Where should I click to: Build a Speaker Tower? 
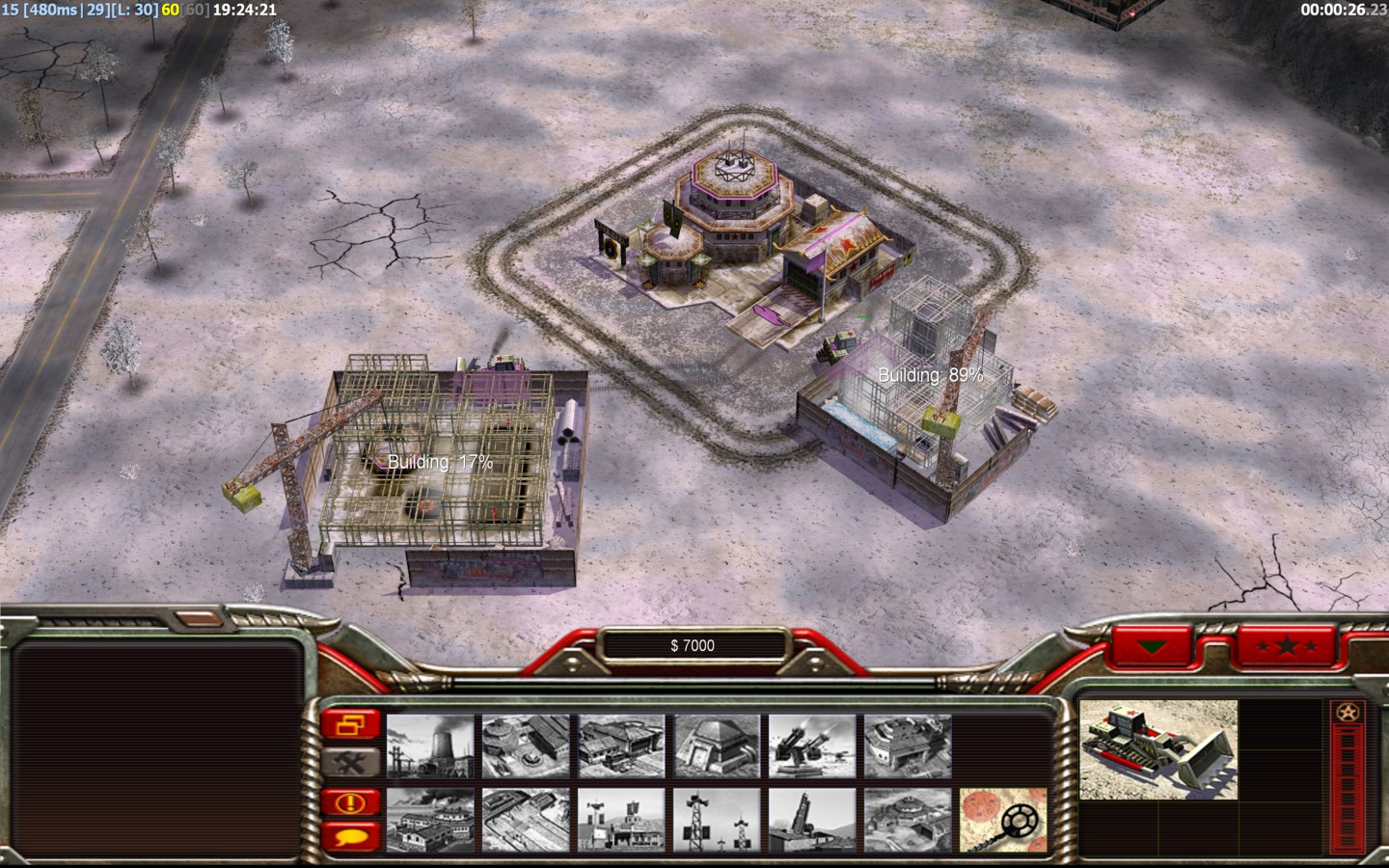(716, 820)
